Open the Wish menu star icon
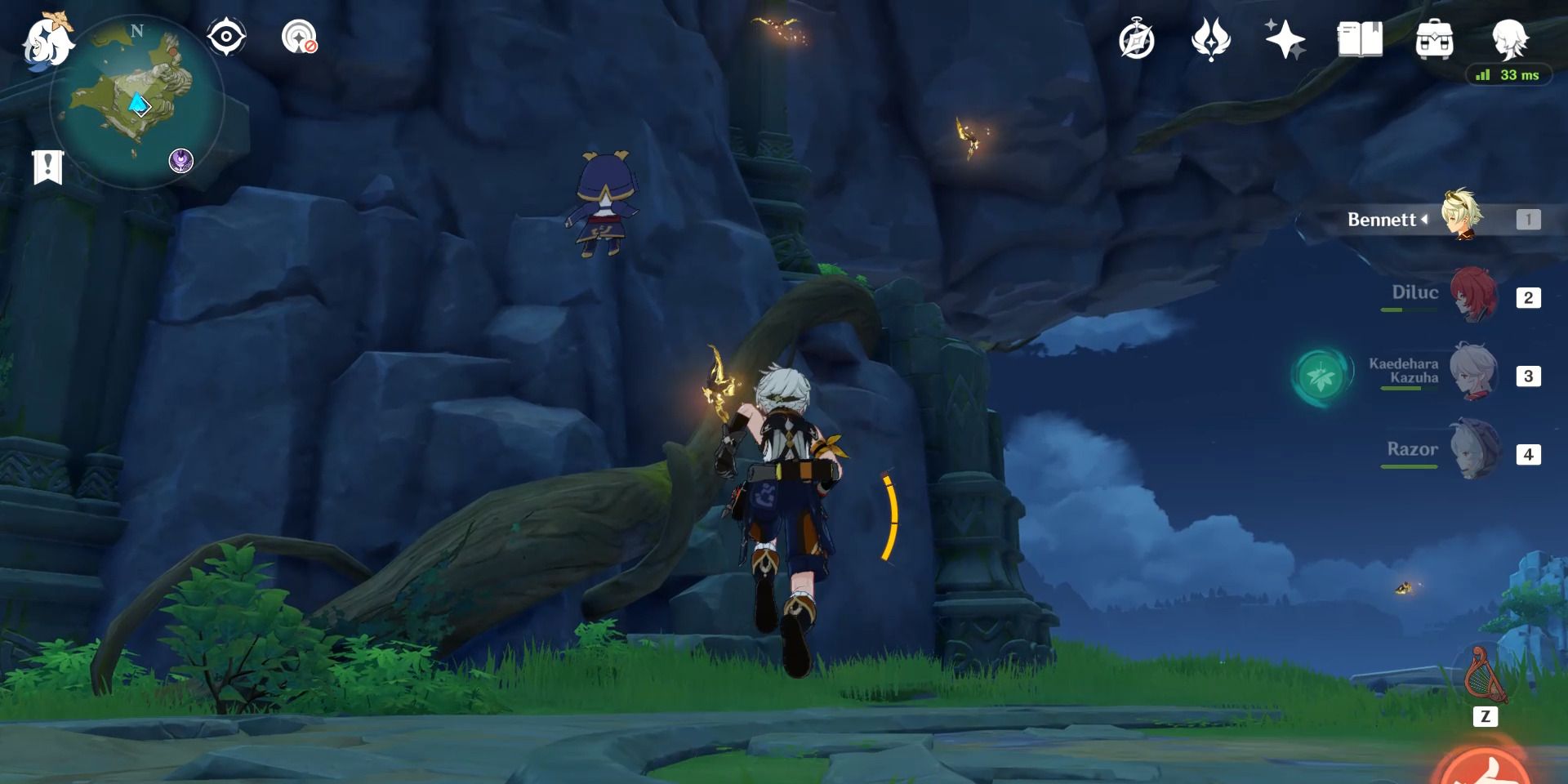1568x784 pixels. coord(1285,37)
